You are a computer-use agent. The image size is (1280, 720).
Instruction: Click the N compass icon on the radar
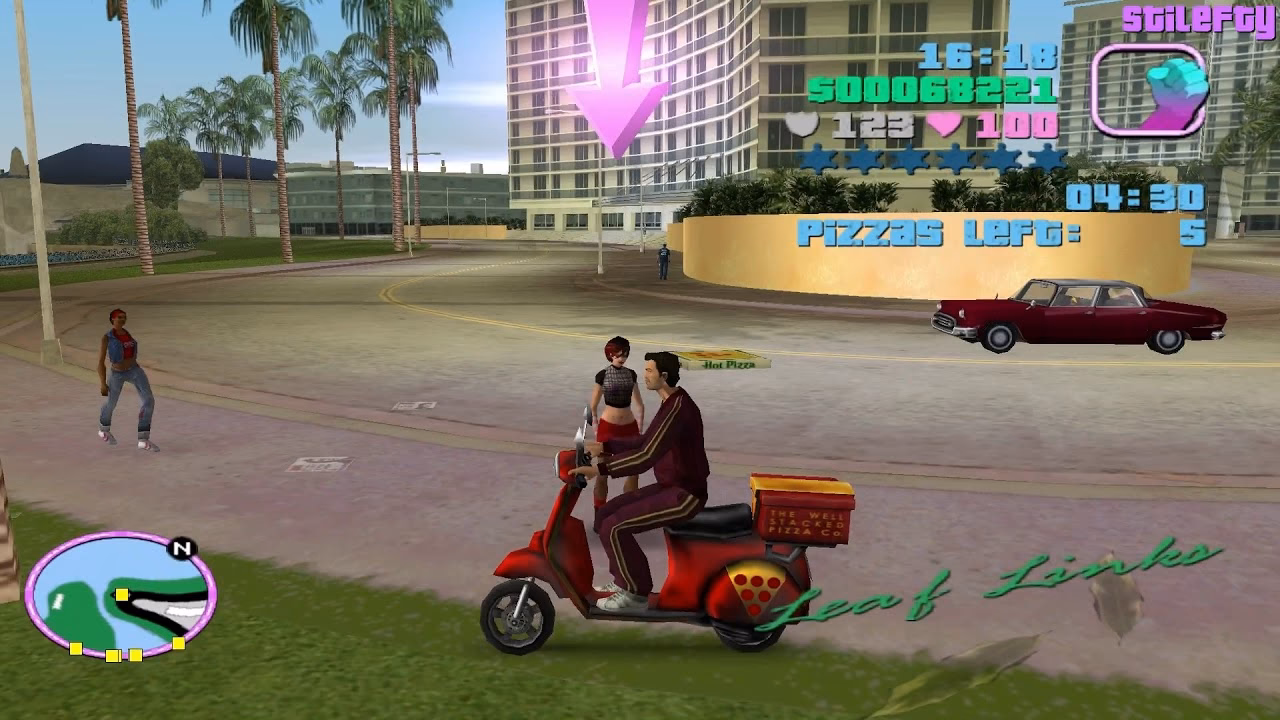coord(181,549)
